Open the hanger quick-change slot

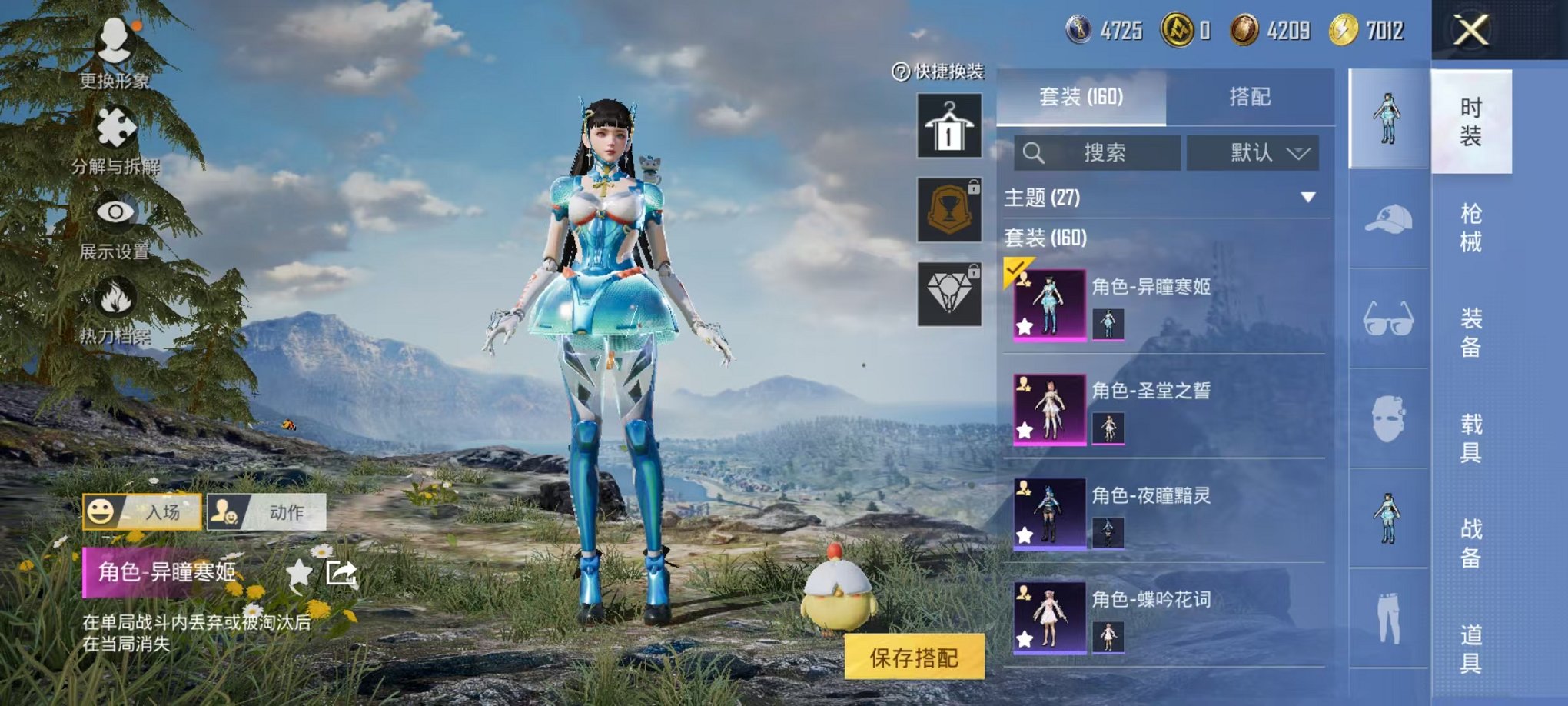[x=949, y=127]
